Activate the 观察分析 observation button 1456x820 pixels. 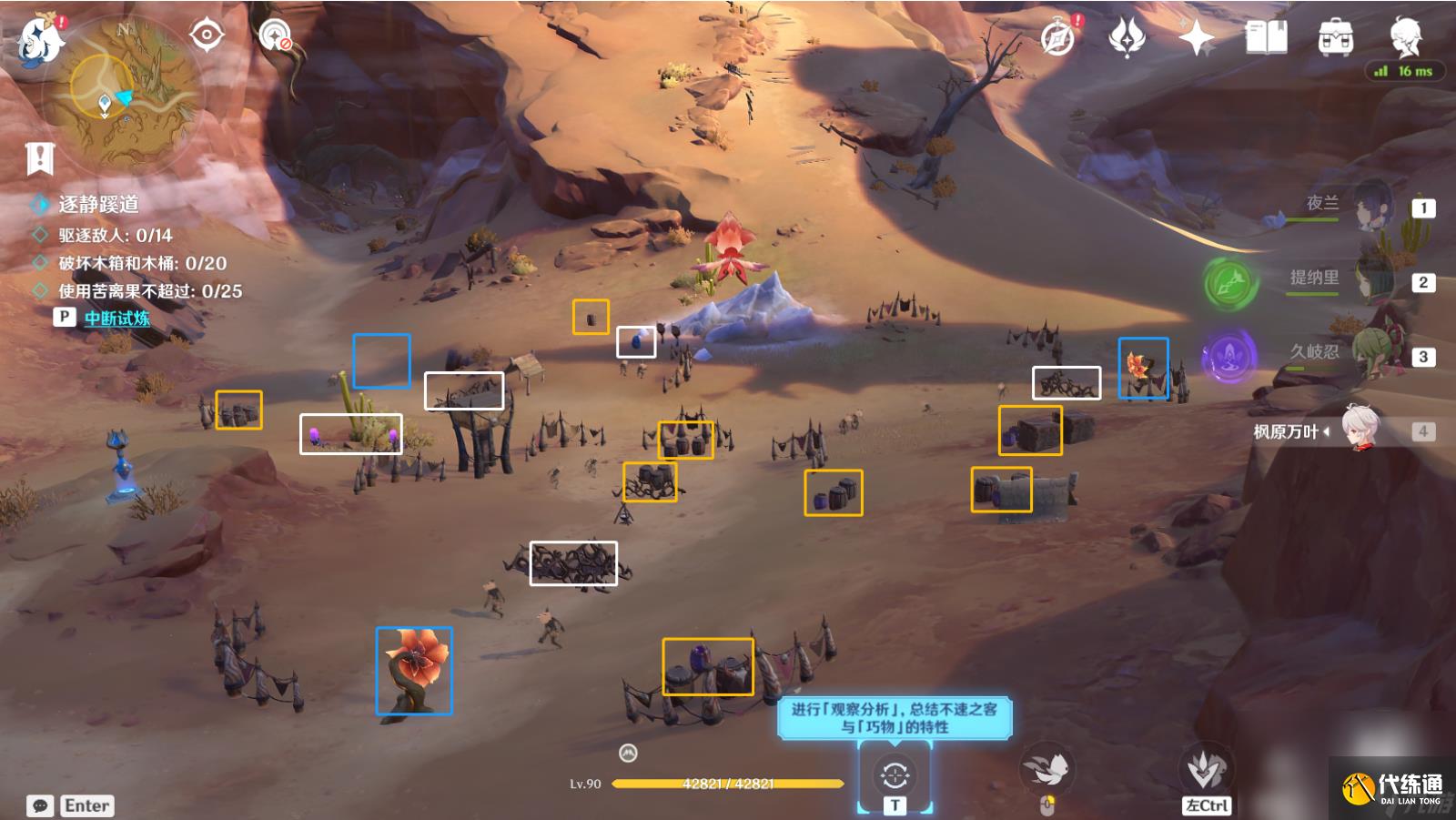click(x=895, y=776)
